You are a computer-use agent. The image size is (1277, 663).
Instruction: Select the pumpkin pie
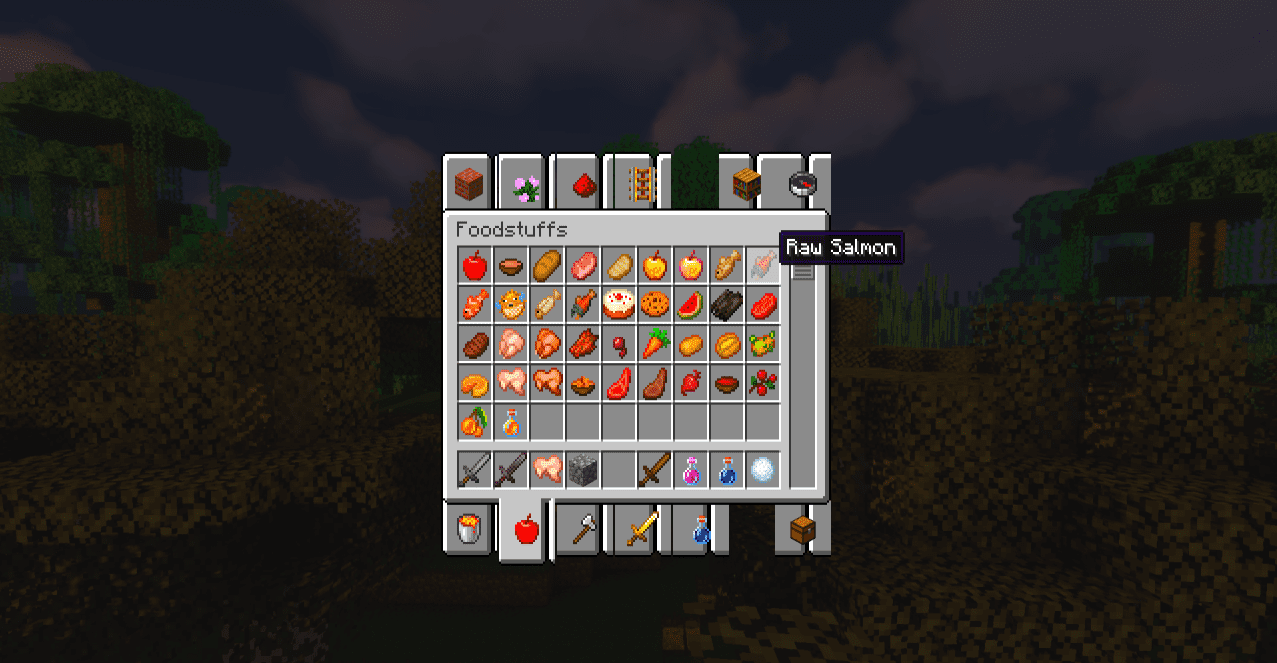pyautogui.click(x=475, y=381)
